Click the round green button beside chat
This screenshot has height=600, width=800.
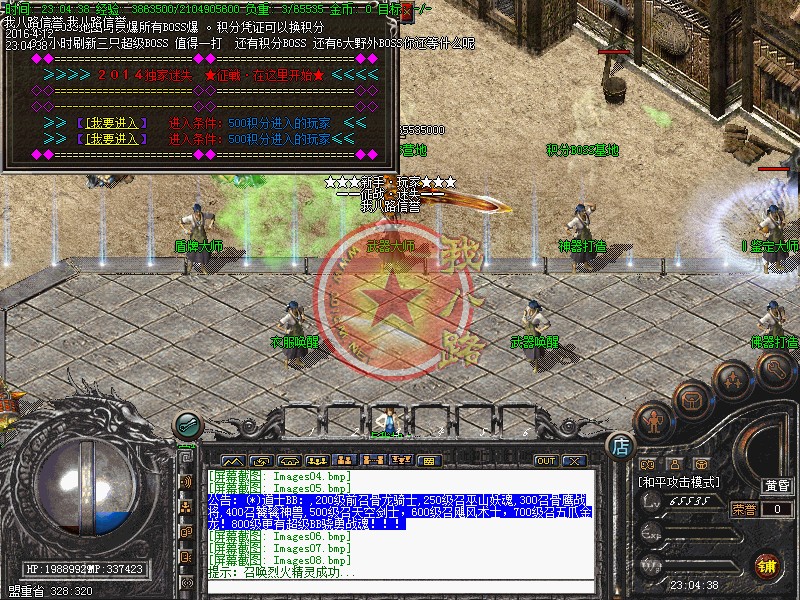click(x=186, y=425)
